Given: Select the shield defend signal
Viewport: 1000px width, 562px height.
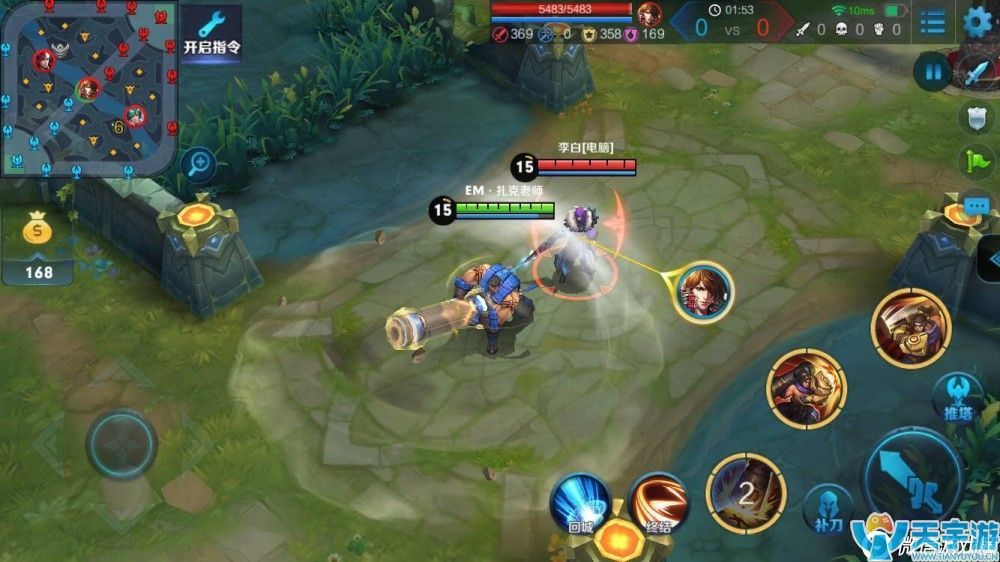Looking at the screenshot, I should [x=976, y=118].
